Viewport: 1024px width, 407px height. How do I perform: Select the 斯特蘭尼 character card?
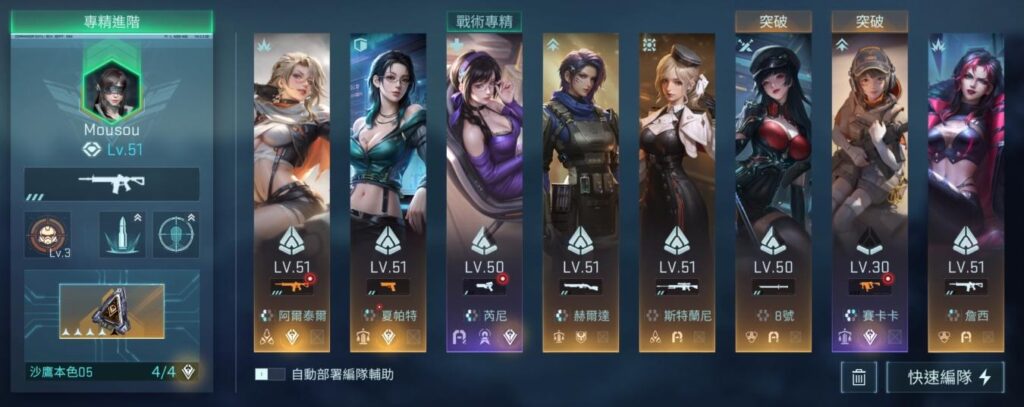(677, 190)
